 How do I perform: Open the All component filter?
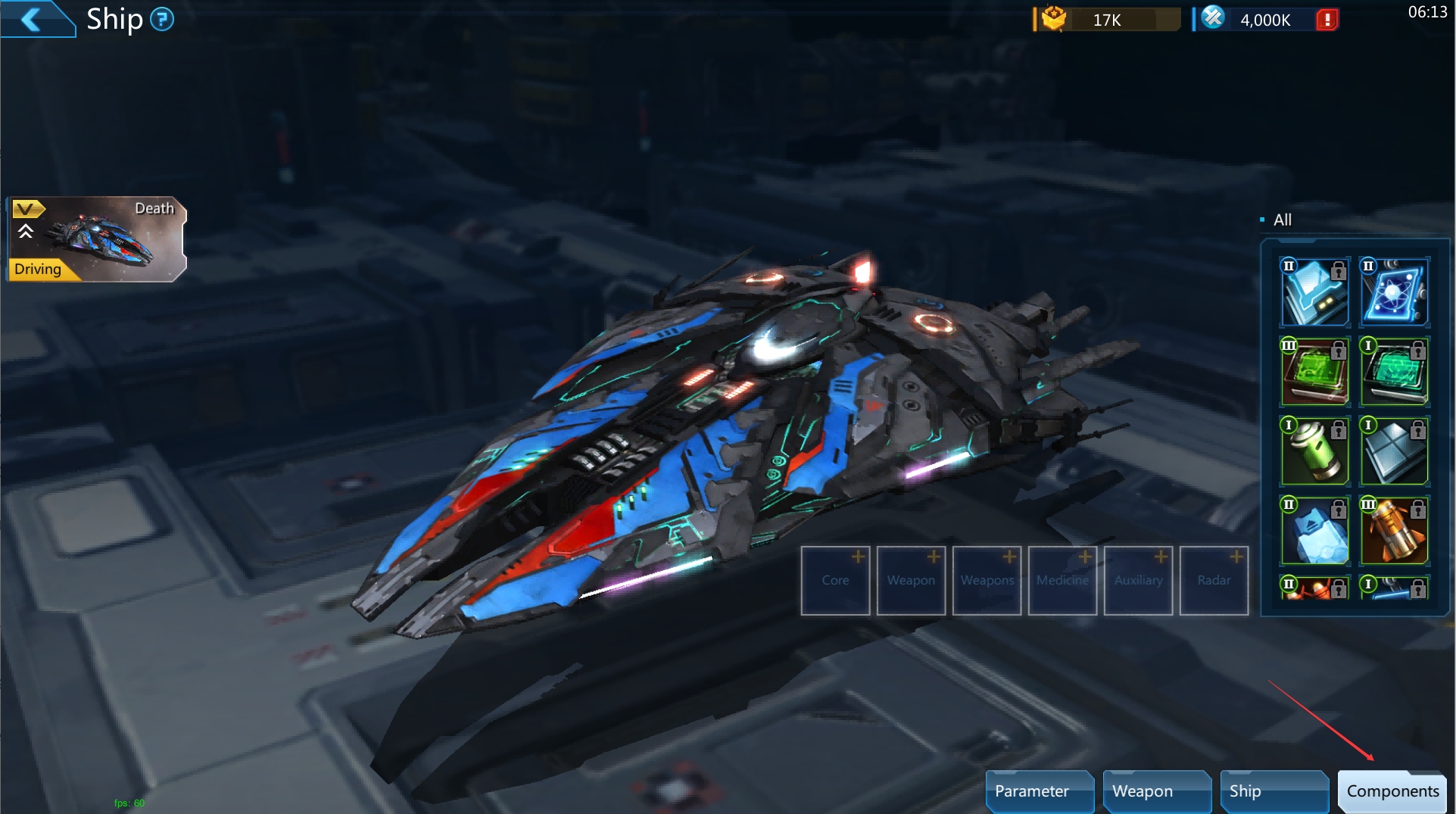coord(1281,220)
